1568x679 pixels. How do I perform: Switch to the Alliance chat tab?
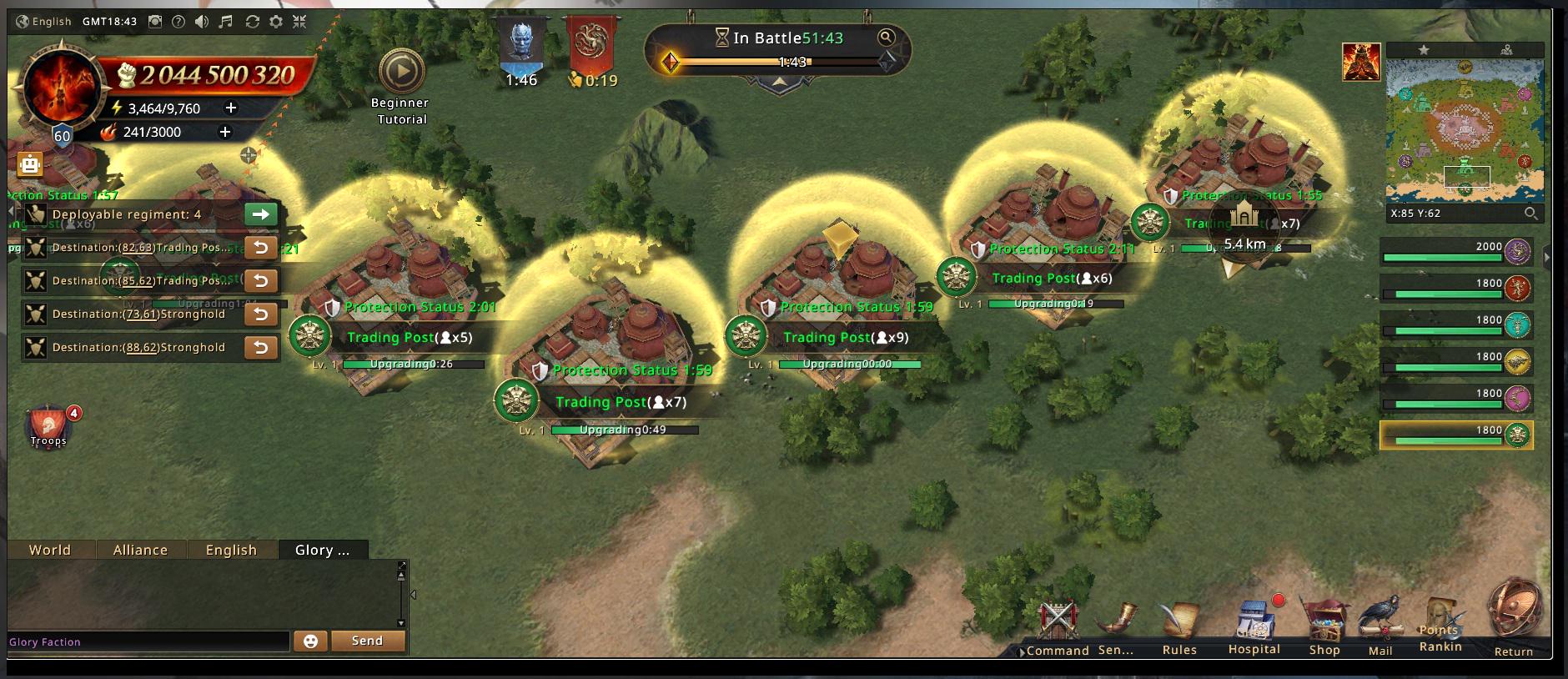(x=140, y=550)
